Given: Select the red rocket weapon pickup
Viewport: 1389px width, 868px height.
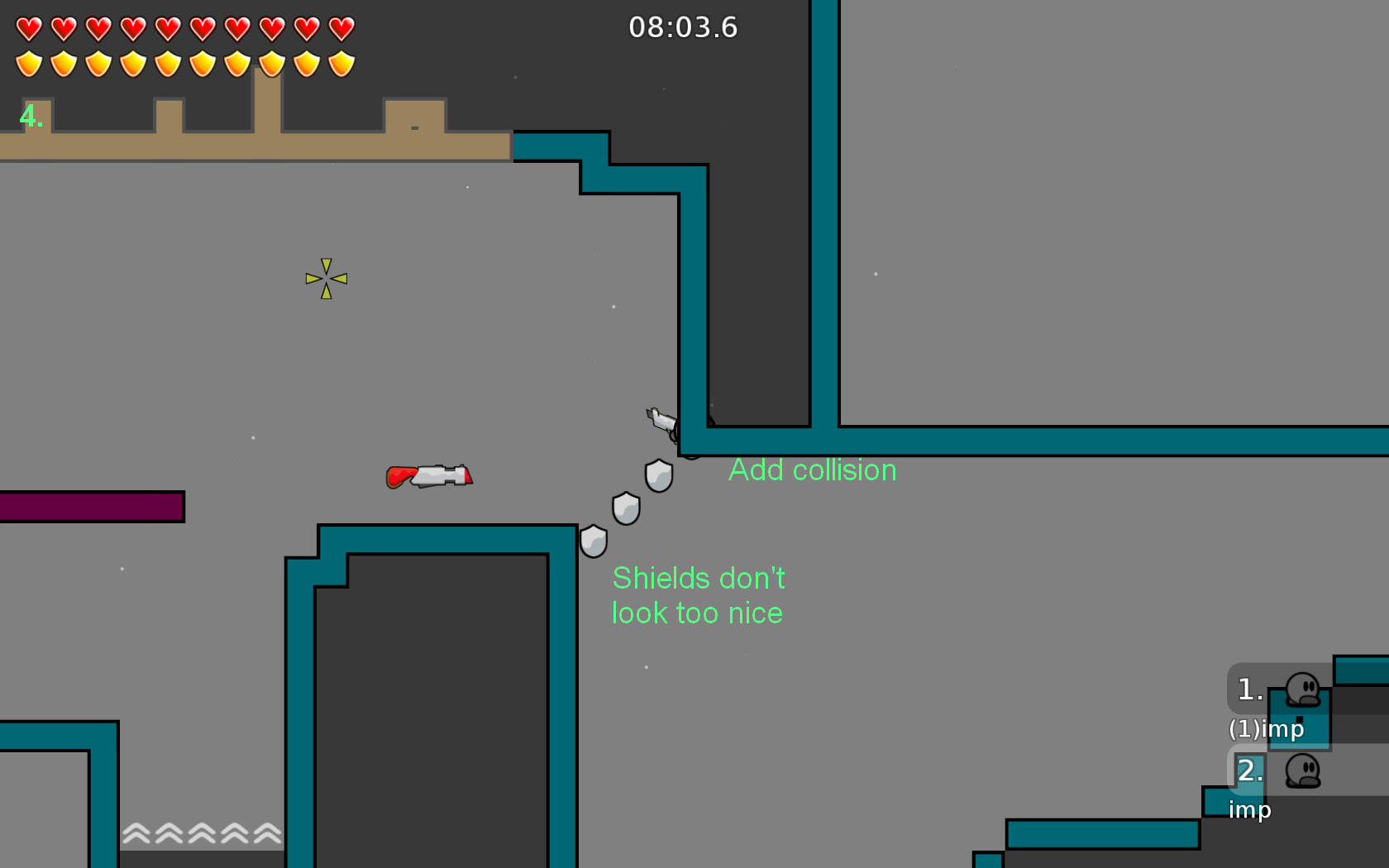Looking at the screenshot, I should click(x=428, y=476).
